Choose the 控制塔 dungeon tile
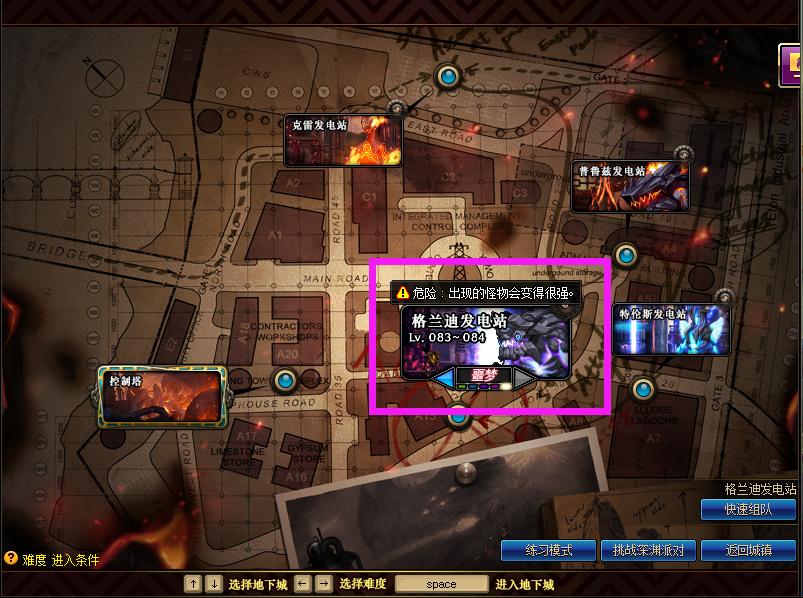This screenshot has width=803, height=598. point(160,395)
